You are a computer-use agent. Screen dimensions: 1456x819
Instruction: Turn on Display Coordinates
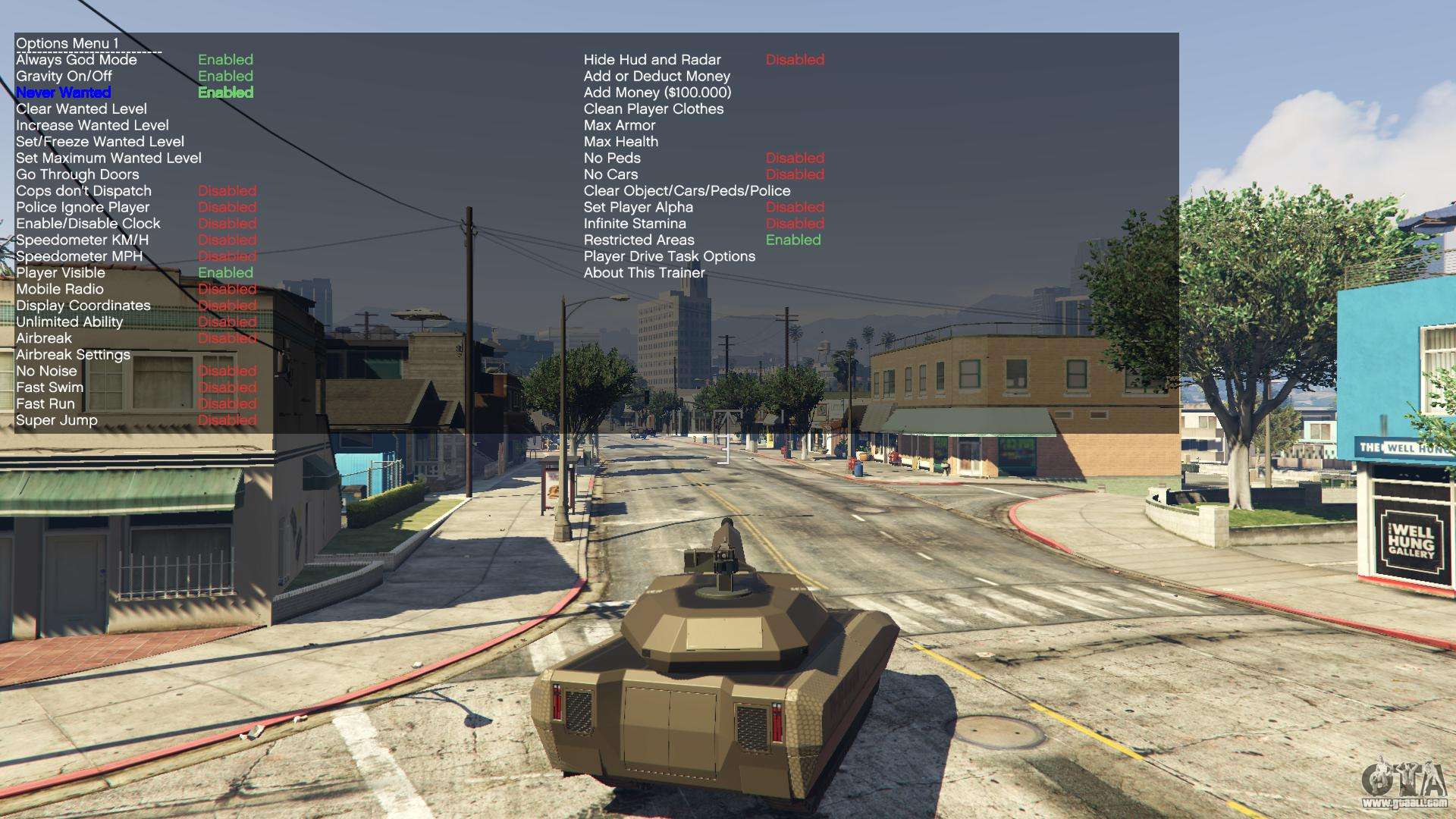[x=83, y=306]
